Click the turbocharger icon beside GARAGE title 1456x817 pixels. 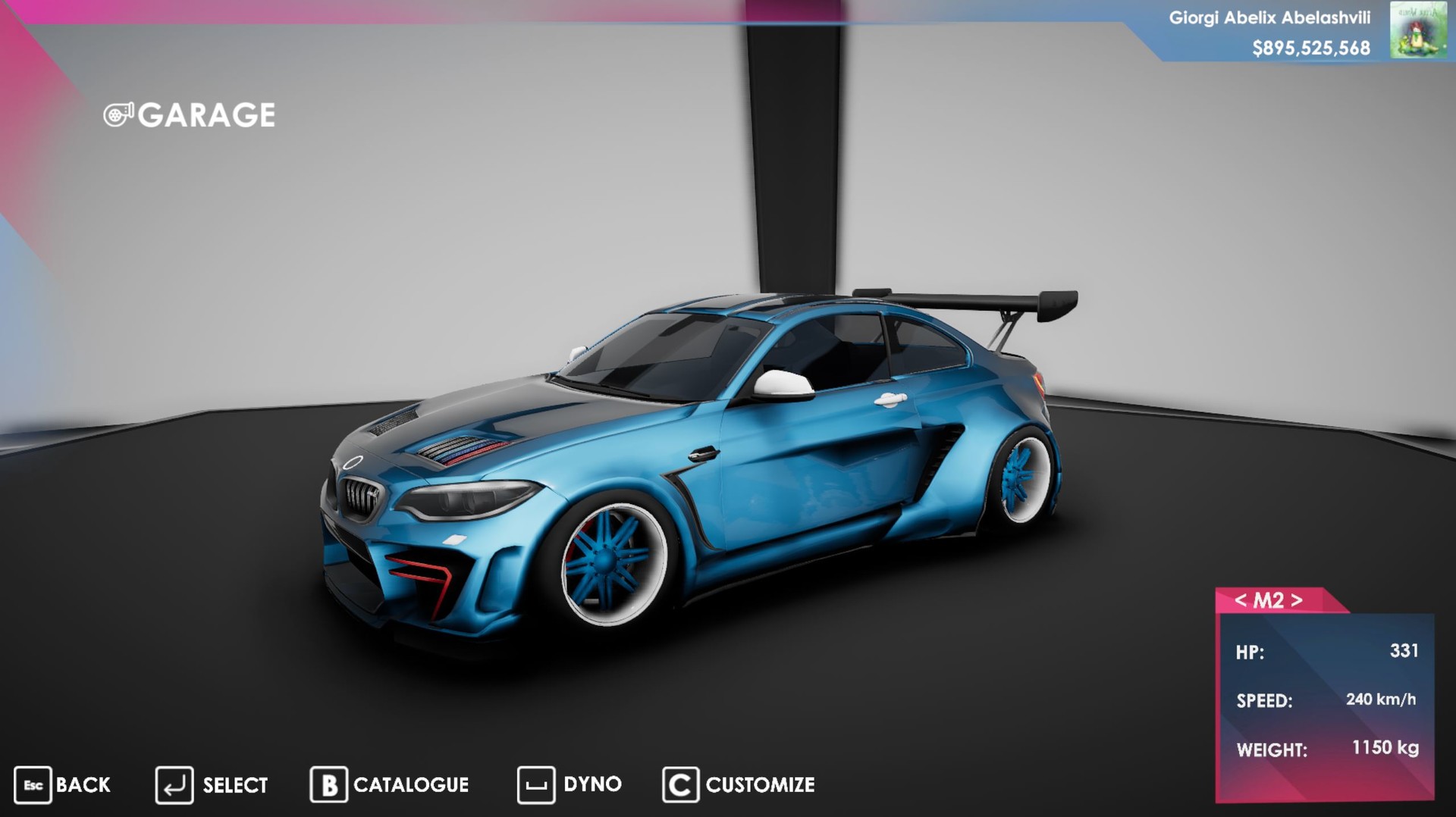point(119,114)
